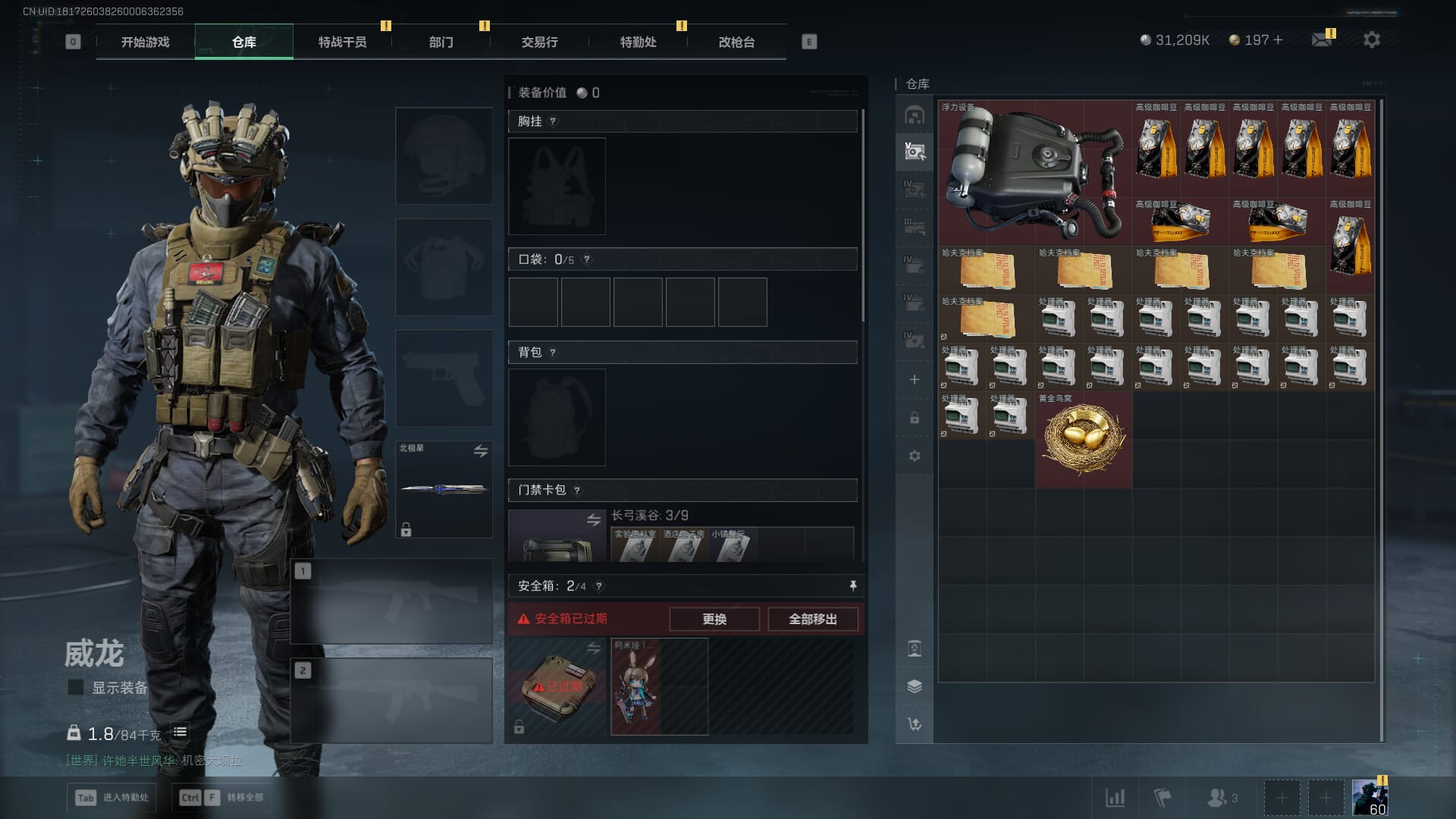Select the 浮力设备 item in the warehouse
The width and height of the screenshot is (1456, 819).
(1034, 172)
